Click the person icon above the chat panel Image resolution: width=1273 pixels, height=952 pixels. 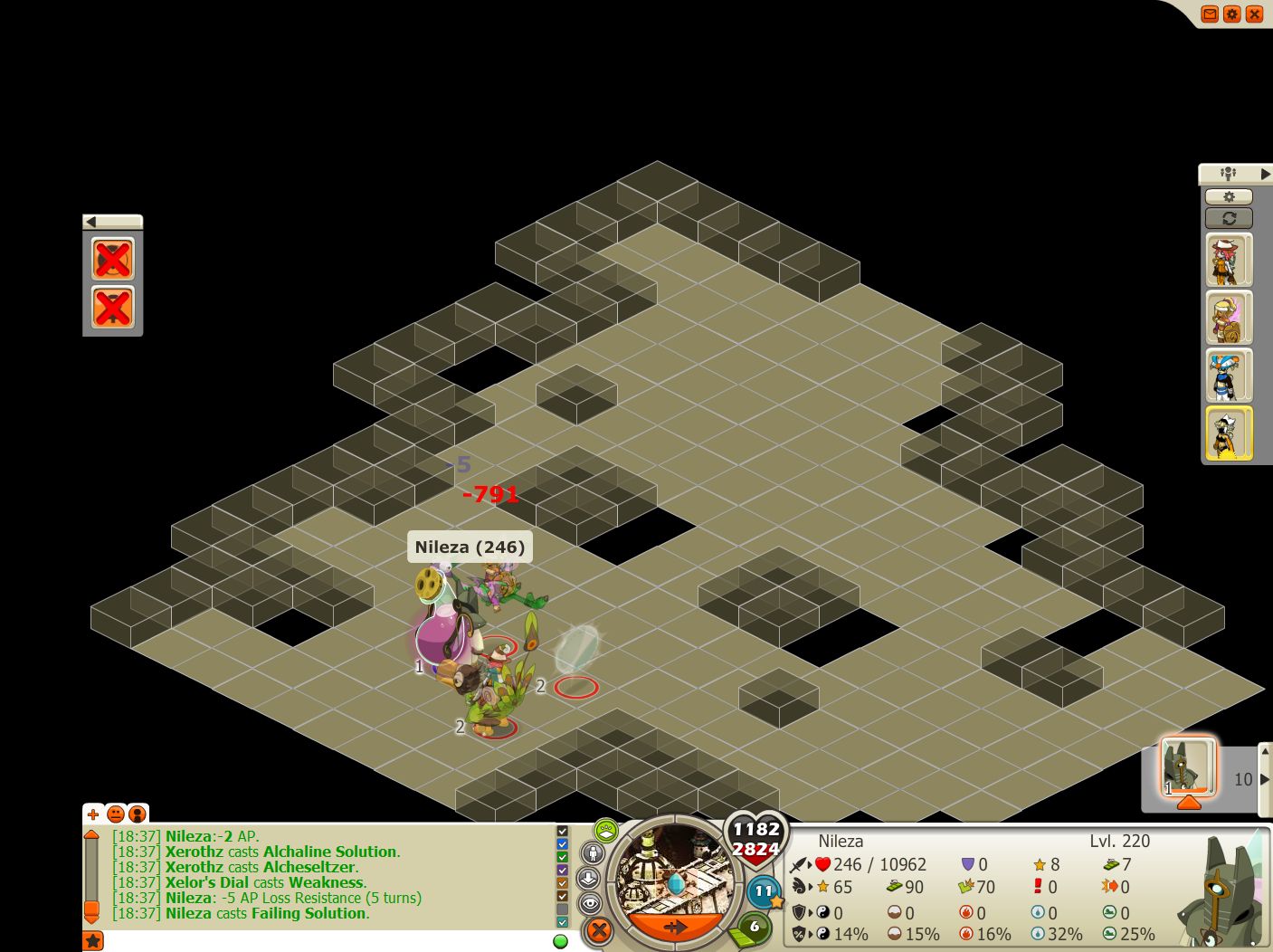point(137,814)
